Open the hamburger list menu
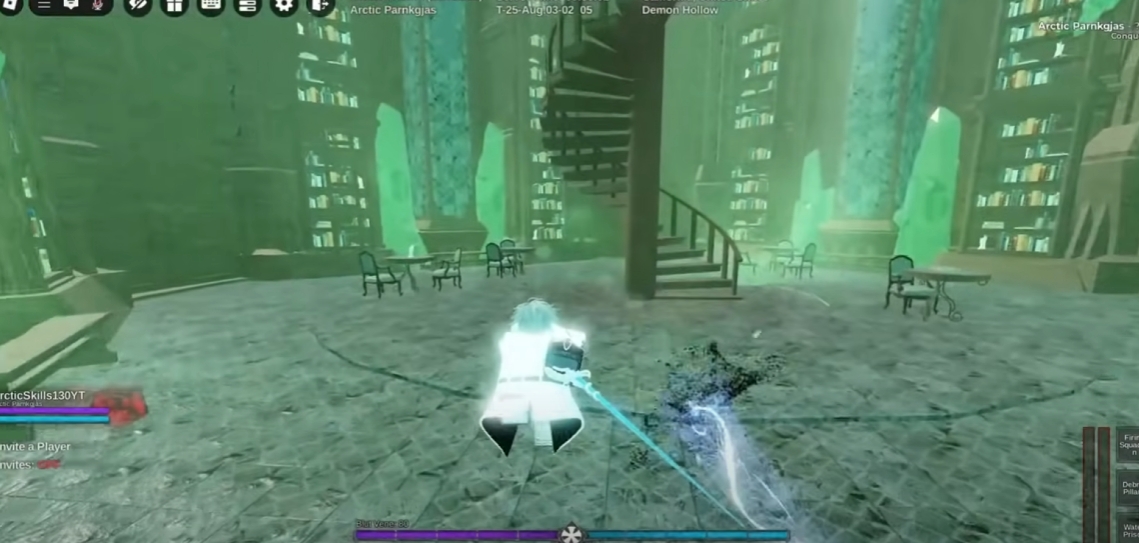Image resolution: width=1139 pixels, height=543 pixels. [x=44, y=4]
